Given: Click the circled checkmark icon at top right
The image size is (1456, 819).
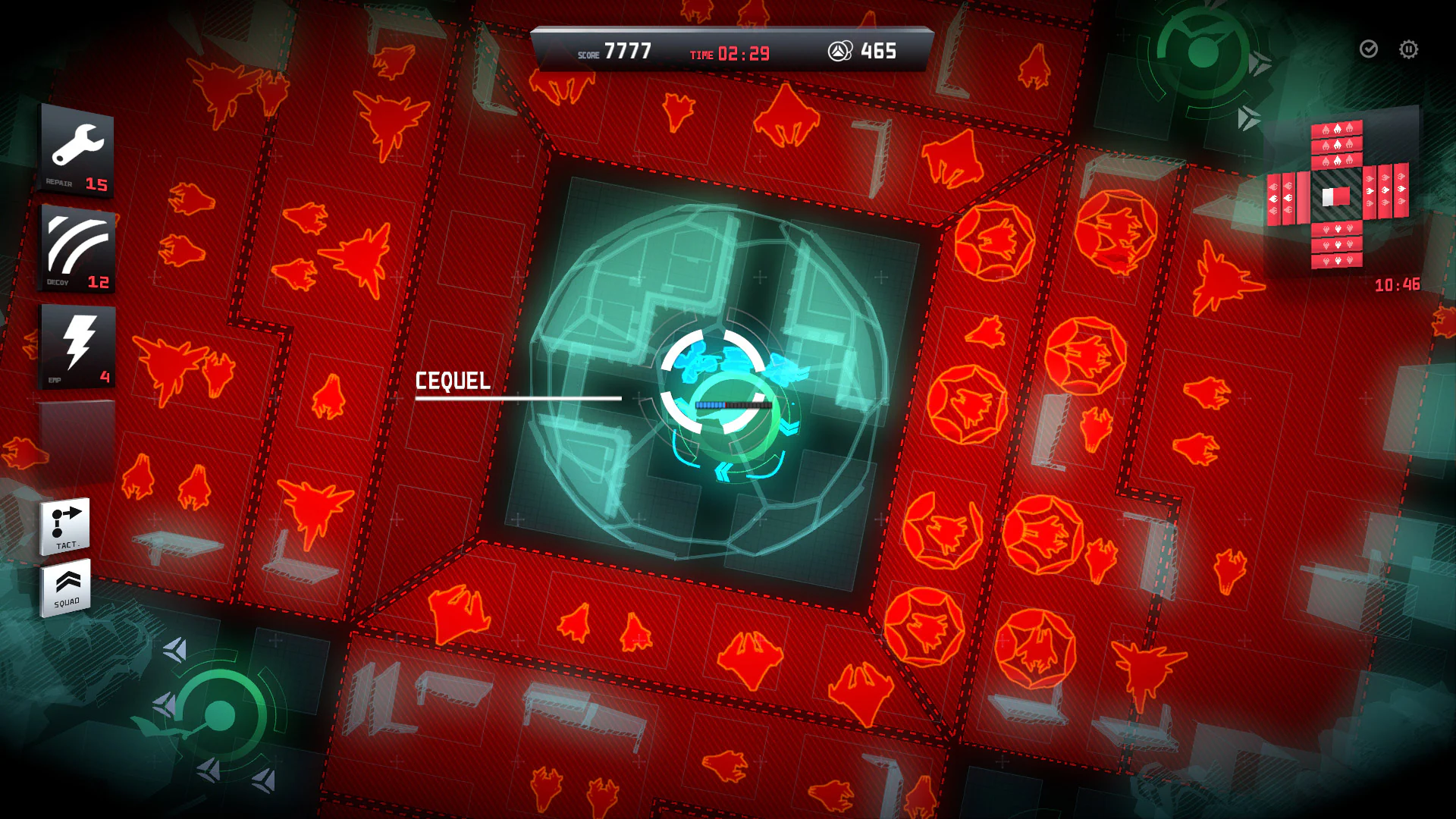Looking at the screenshot, I should pyautogui.click(x=1368, y=50).
